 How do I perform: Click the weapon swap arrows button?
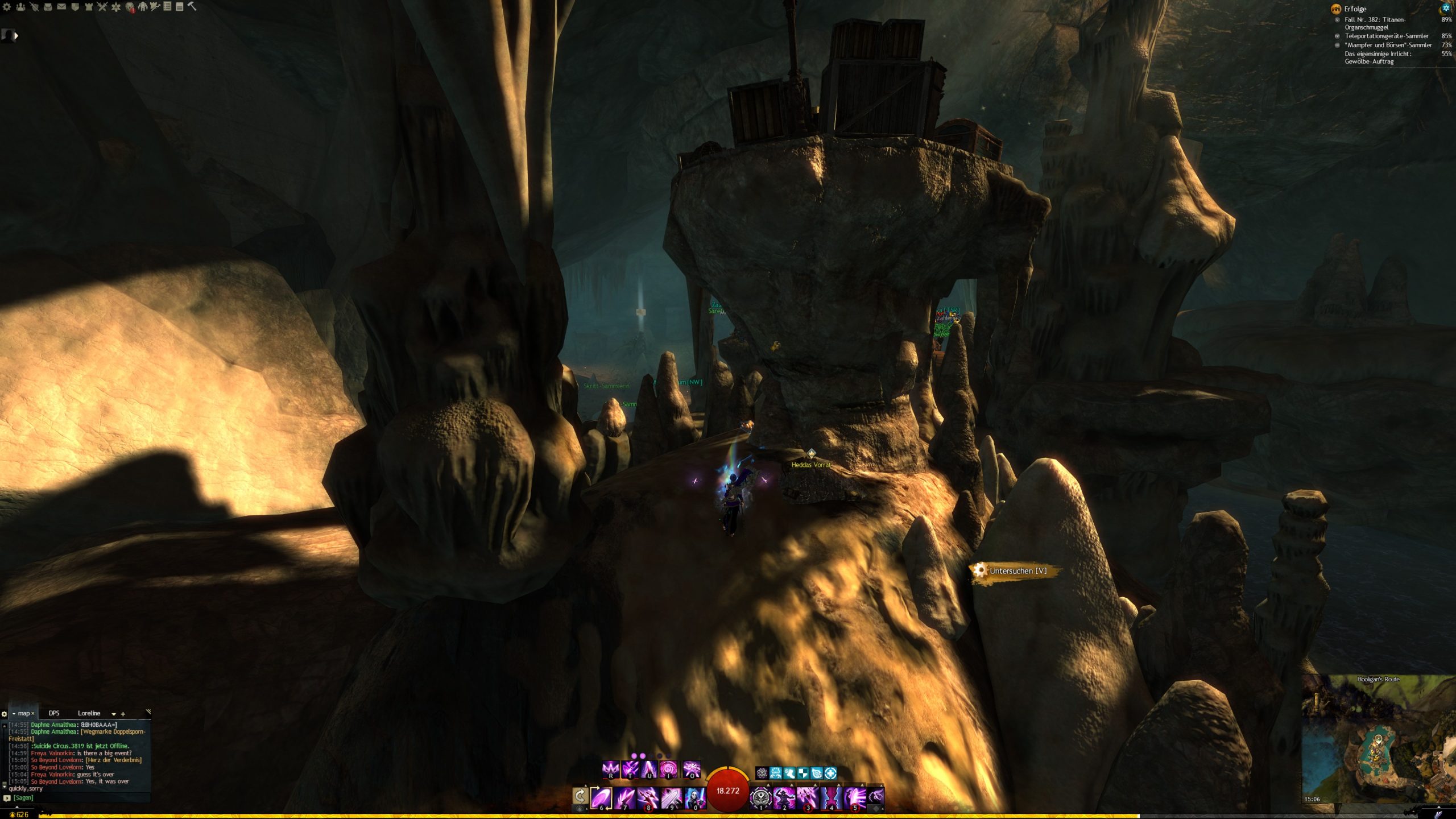coord(580,796)
